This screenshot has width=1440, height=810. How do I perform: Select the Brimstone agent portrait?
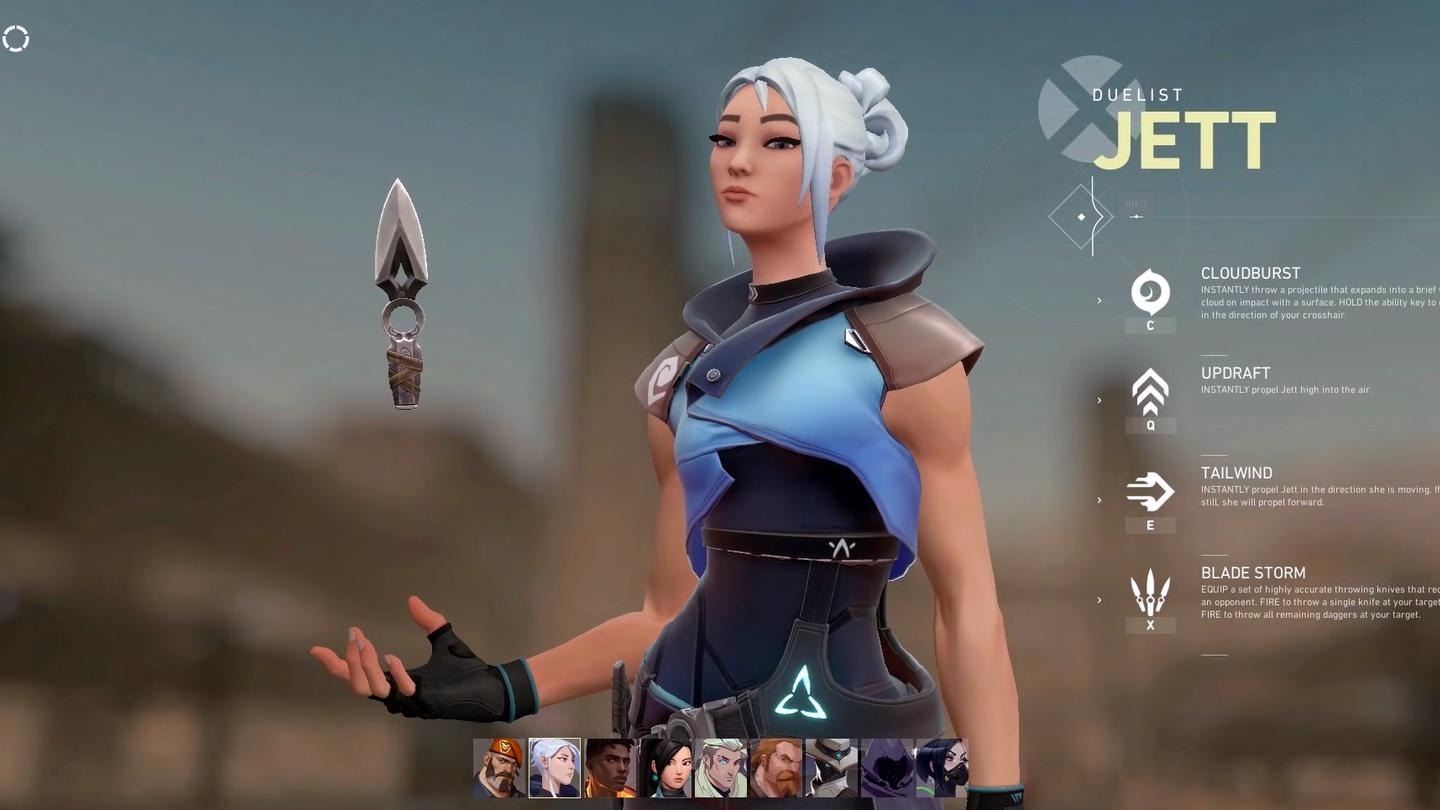point(499,766)
